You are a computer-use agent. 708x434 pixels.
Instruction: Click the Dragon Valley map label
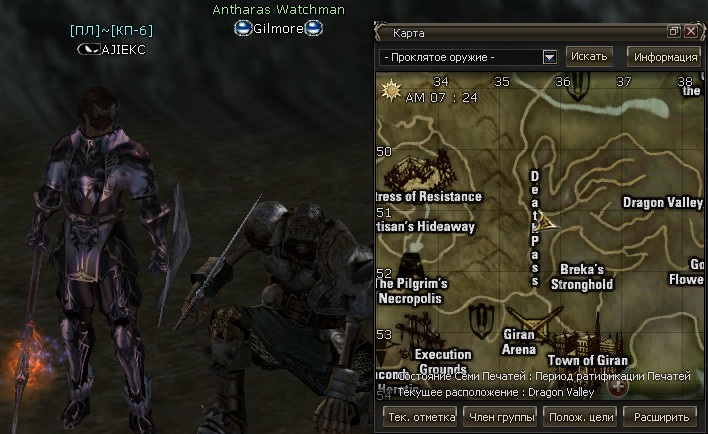[x=663, y=203]
